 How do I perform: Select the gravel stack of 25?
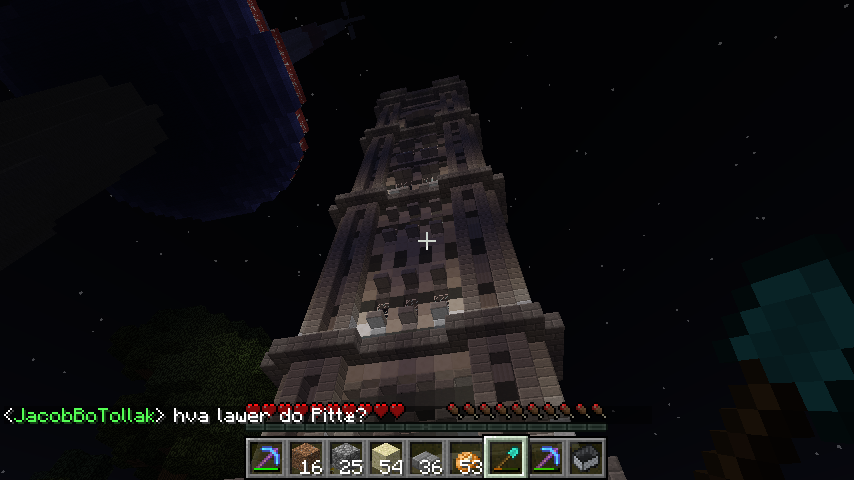click(x=346, y=457)
